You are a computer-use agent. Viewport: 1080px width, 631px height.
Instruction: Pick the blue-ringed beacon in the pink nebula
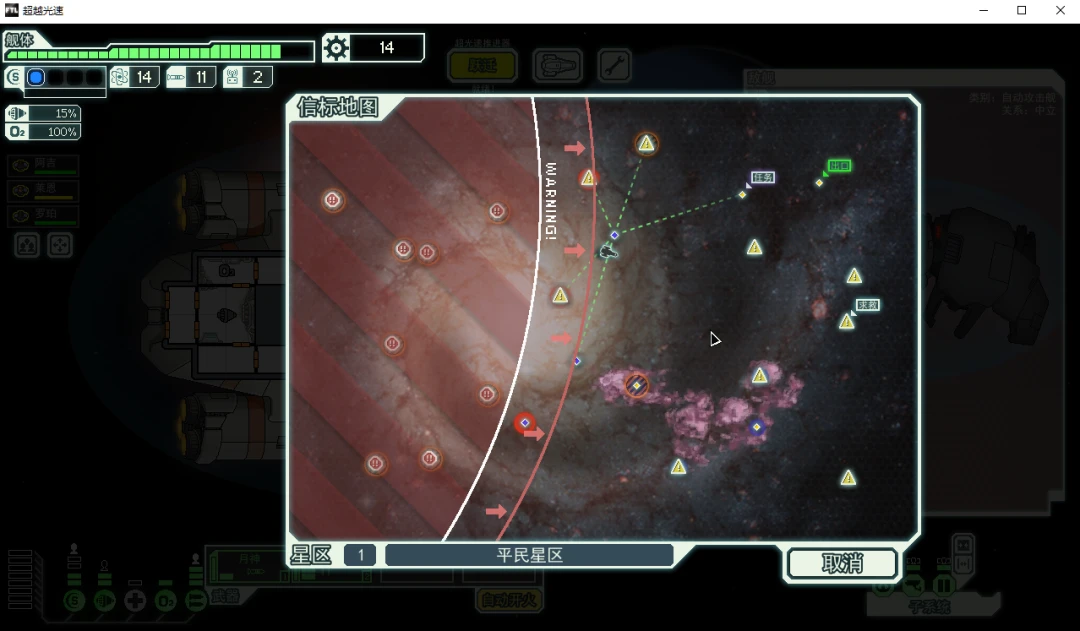coord(757,427)
